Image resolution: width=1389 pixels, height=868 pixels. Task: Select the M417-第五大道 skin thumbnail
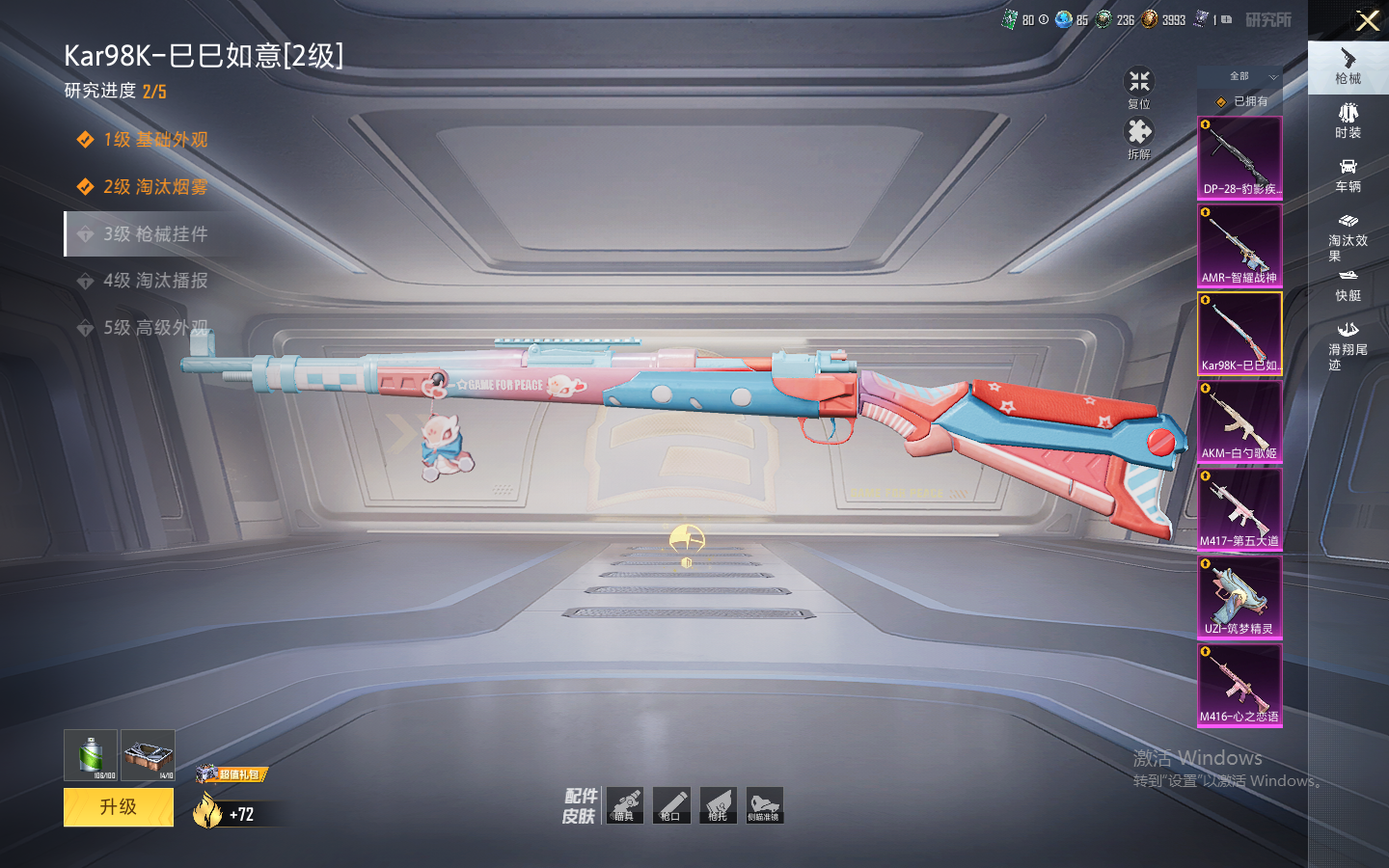tap(1239, 509)
